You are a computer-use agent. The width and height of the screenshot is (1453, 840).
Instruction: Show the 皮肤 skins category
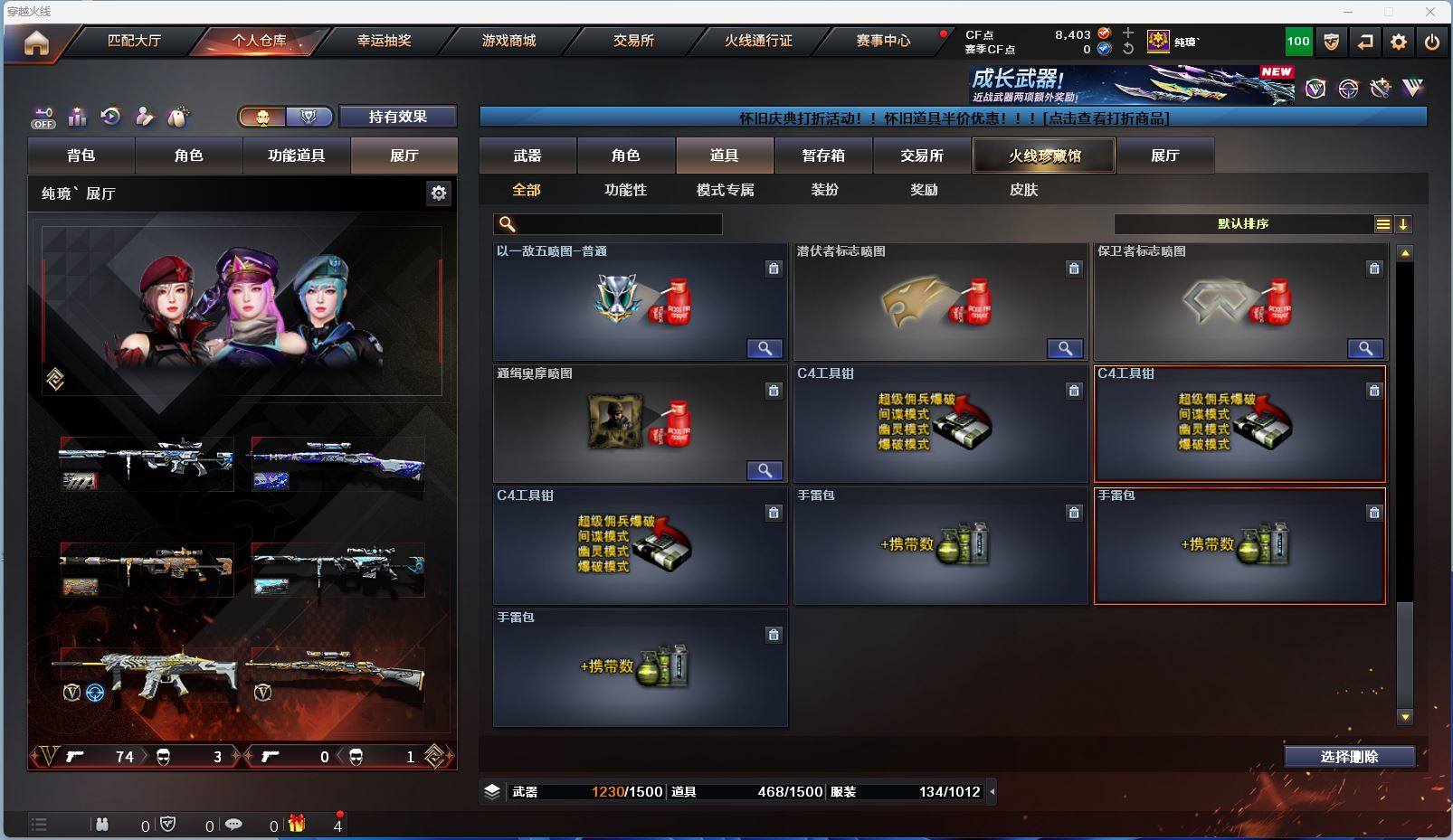1023,190
